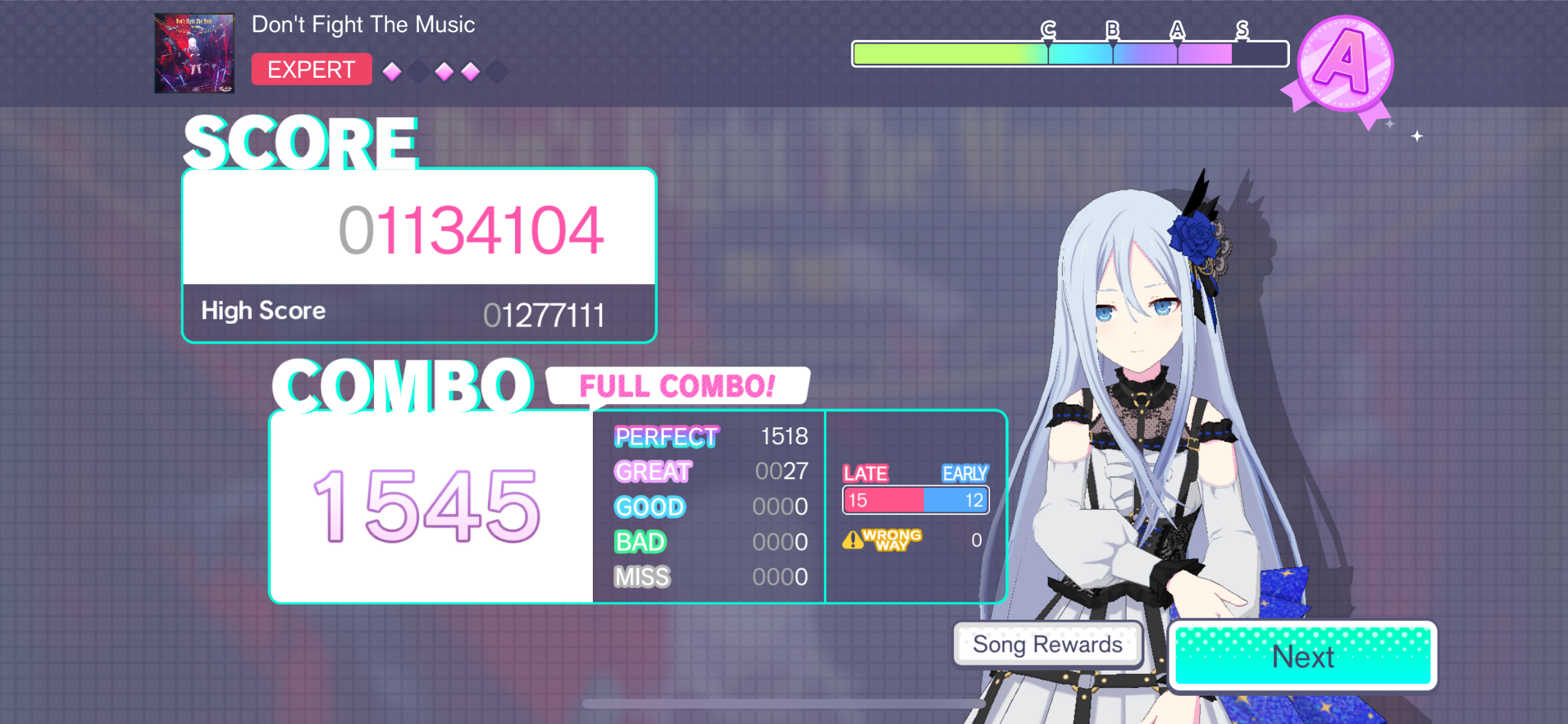Click the first difficulty diamond
The height and width of the screenshot is (724, 1568).
(391, 72)
